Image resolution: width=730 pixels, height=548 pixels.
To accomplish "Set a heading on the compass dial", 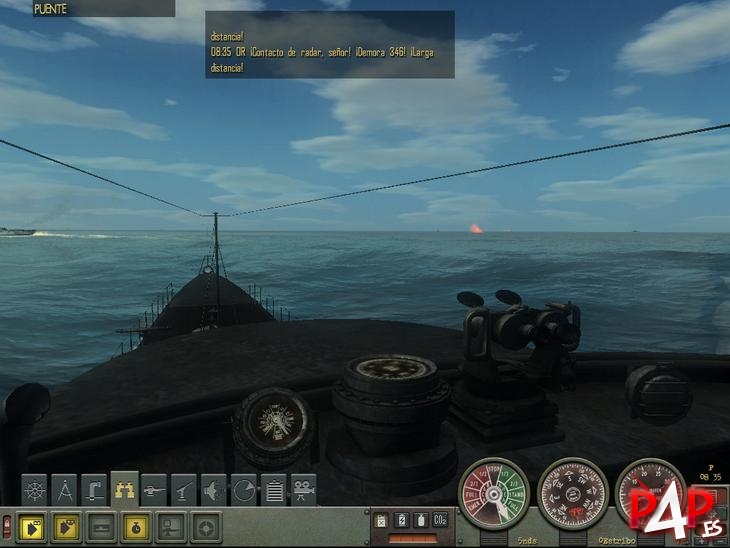I will (573, 492).
